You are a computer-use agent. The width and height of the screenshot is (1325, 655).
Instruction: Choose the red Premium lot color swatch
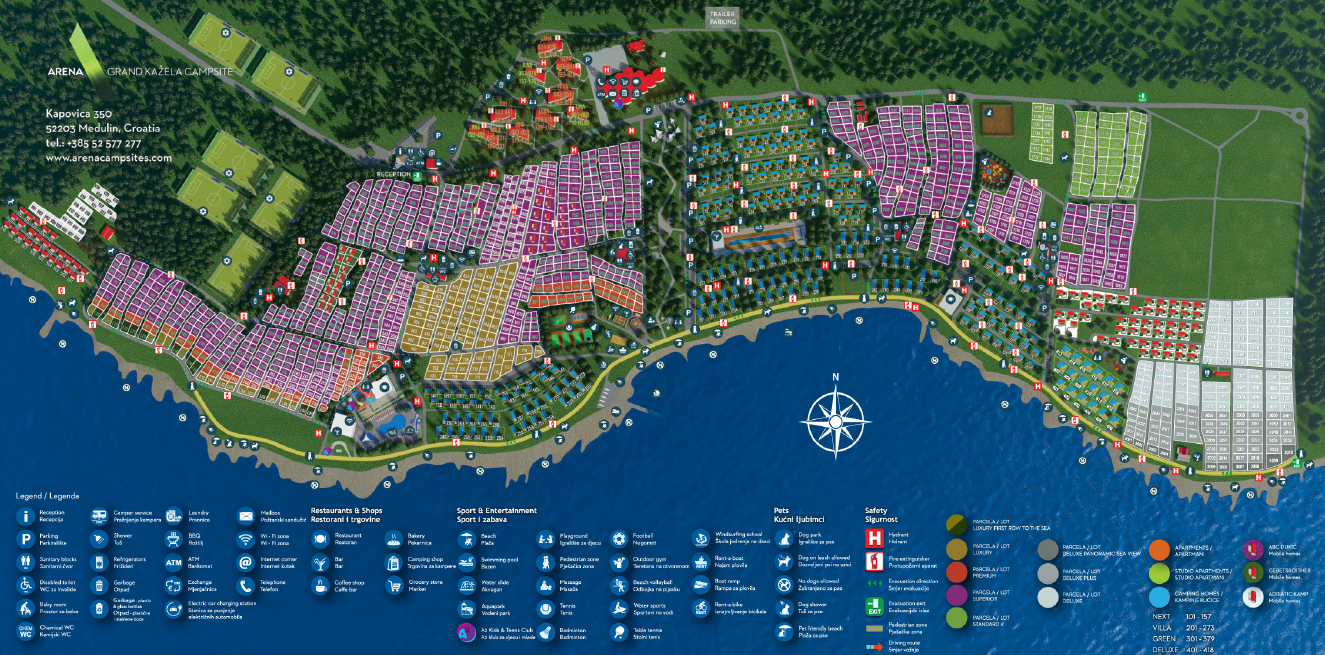tap(957, 572)
